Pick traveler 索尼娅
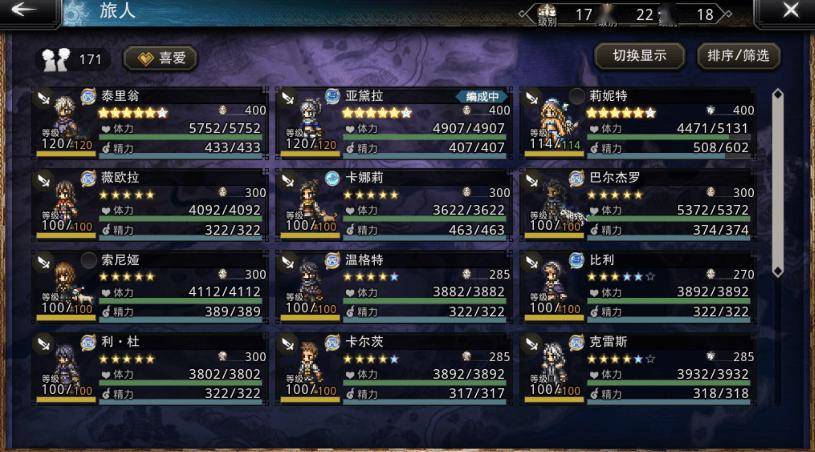This screenshot has width=815, height=452. (150, 286)
